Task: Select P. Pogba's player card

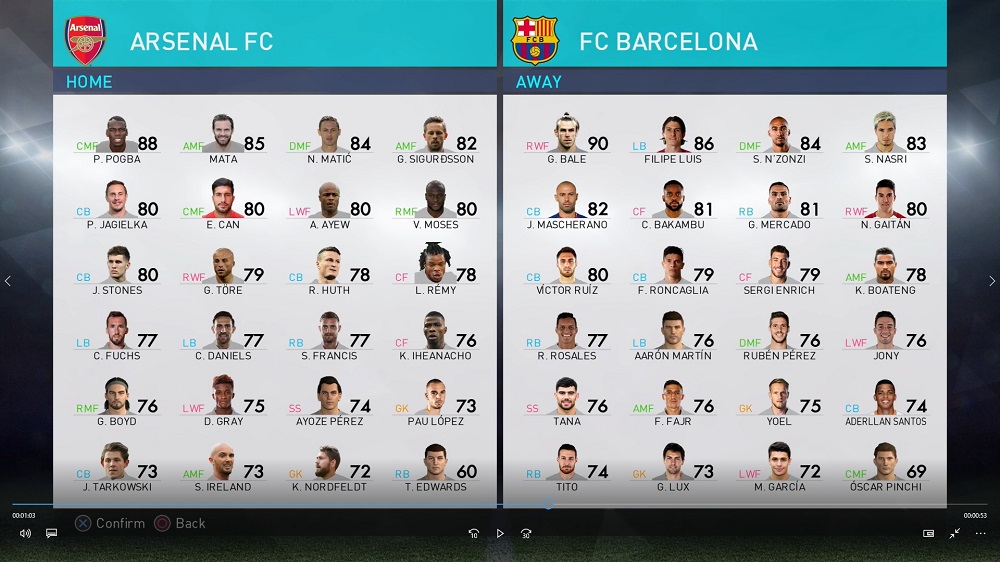Action: click(x=117, y=139)
